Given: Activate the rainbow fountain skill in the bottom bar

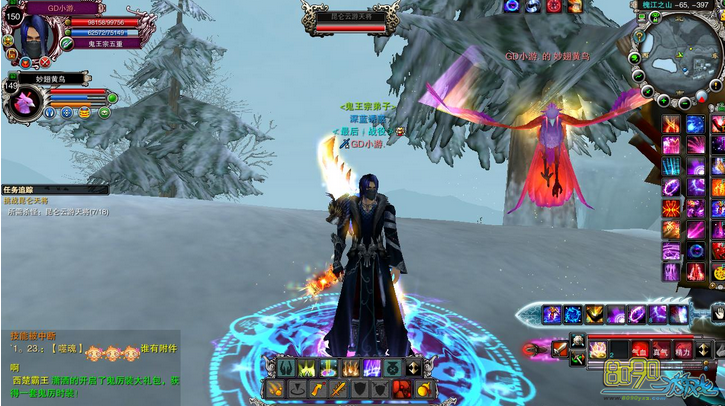Looking at the screenshot, I should pos(327,368).
